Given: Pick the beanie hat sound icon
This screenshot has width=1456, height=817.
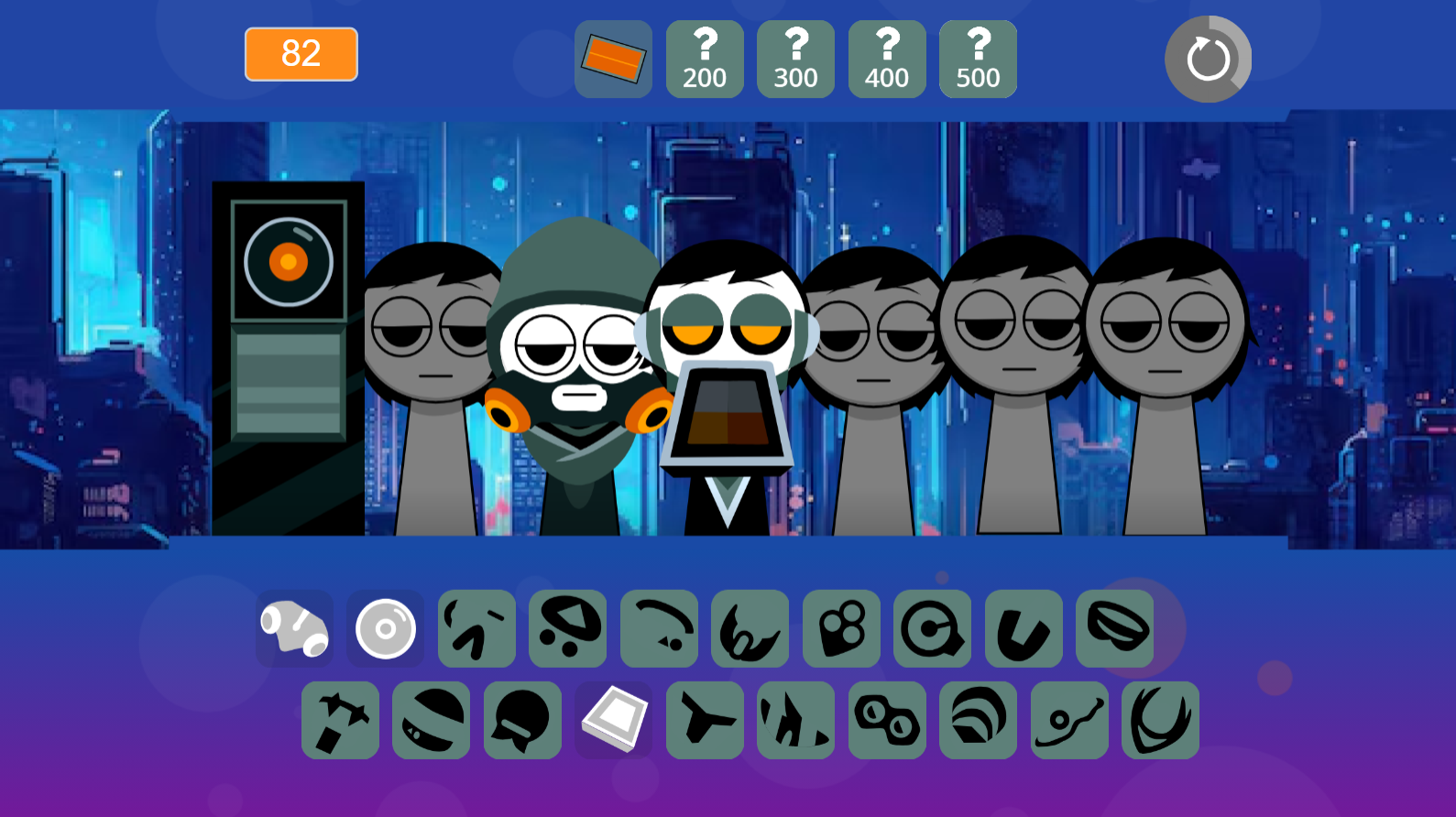Looking at the screenshot, I should pos(431,720).
